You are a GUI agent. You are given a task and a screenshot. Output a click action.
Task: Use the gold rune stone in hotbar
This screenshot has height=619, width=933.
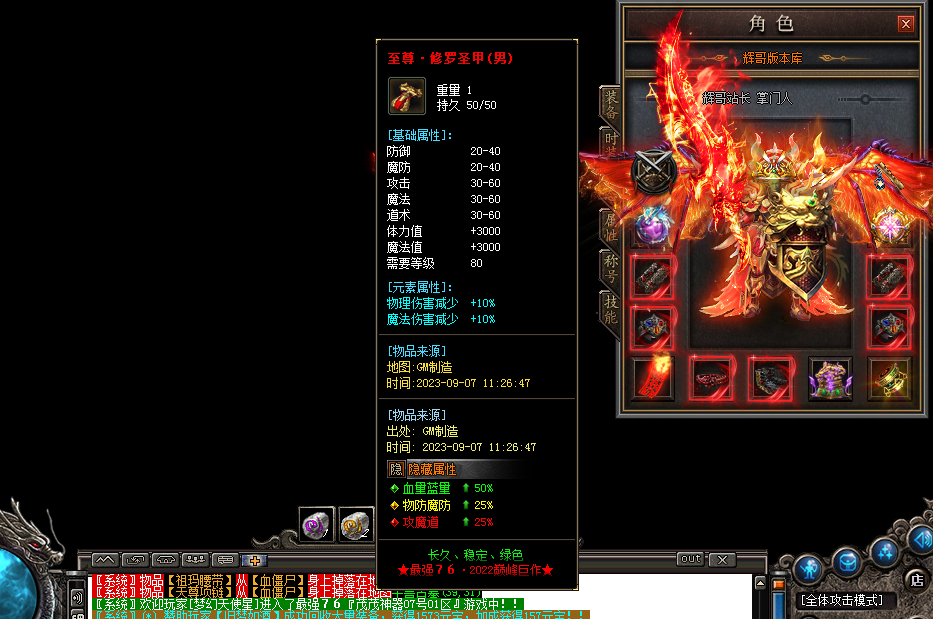point(356,524)
